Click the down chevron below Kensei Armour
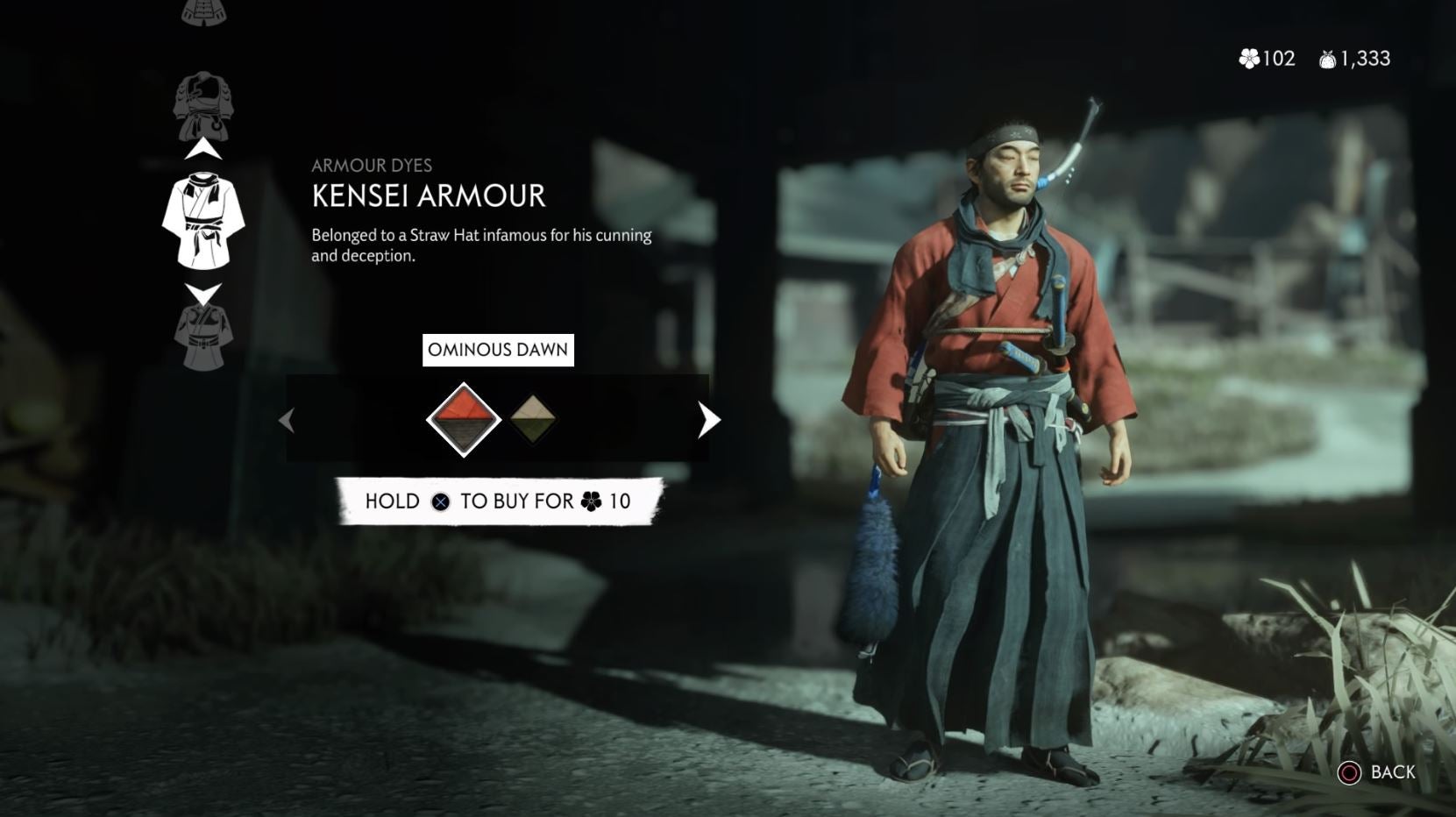Screen dimensions: 1456x817 coord(203,291)
